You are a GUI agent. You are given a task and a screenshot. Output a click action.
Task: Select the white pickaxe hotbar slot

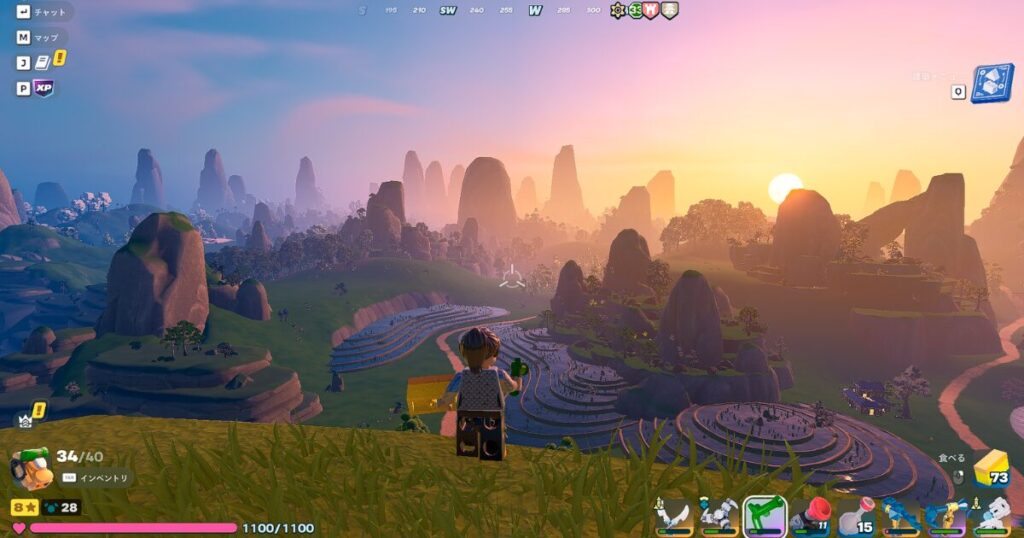click(719, 515)
